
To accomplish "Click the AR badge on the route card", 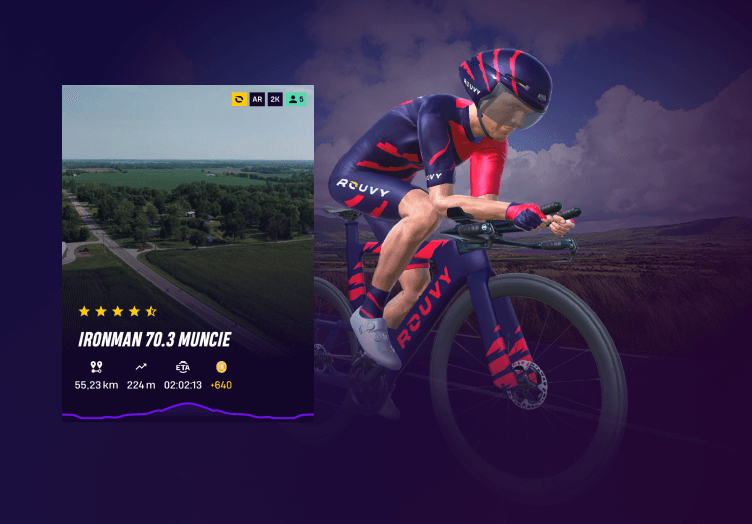I will point(257,99).
